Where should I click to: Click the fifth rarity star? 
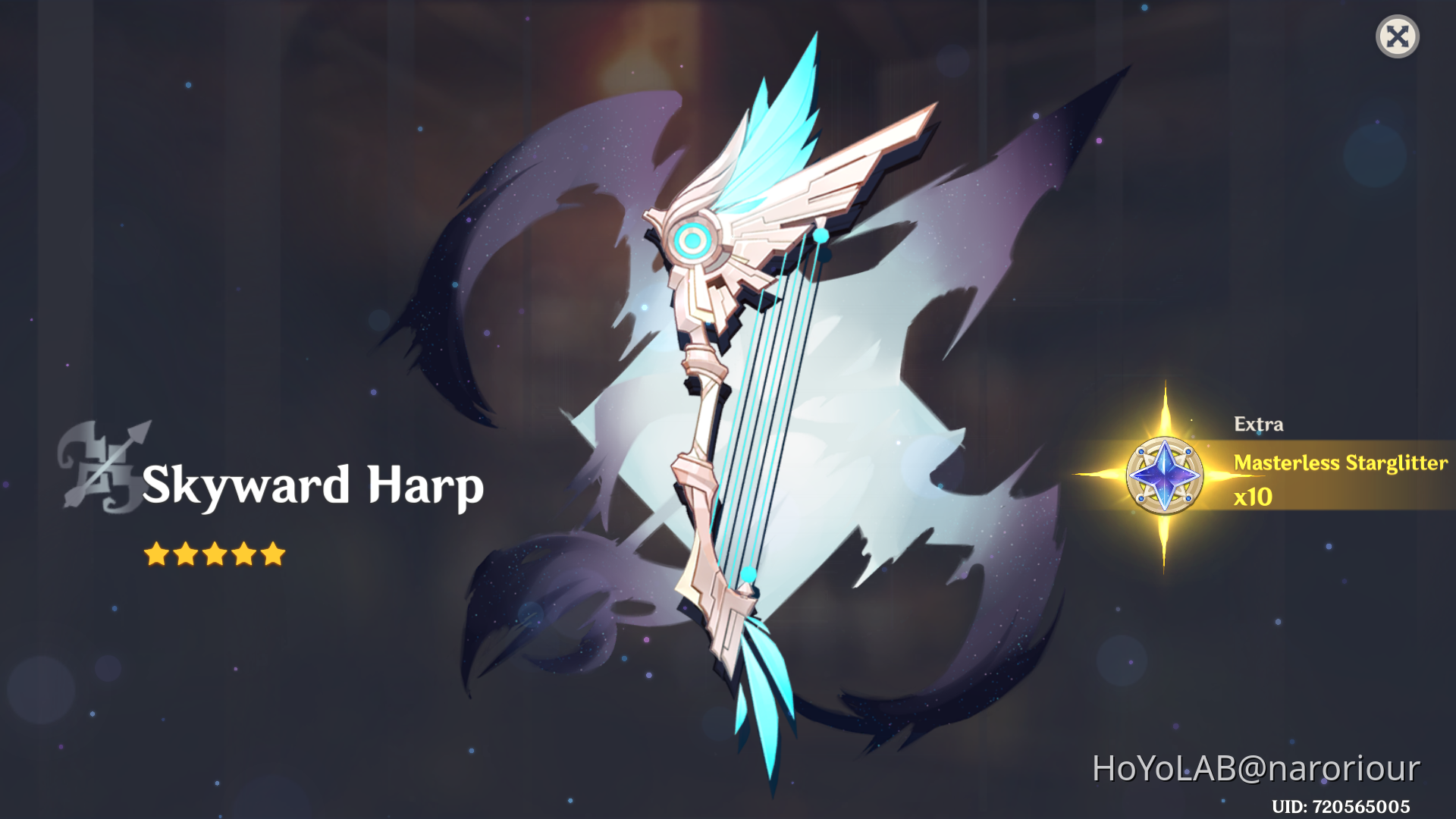274,553
